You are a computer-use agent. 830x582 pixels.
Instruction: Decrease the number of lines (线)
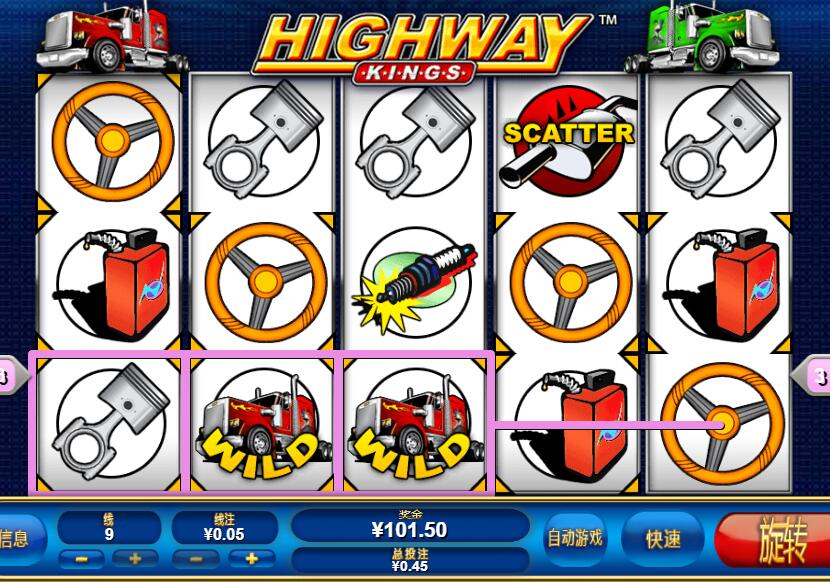tap(80, 558)
